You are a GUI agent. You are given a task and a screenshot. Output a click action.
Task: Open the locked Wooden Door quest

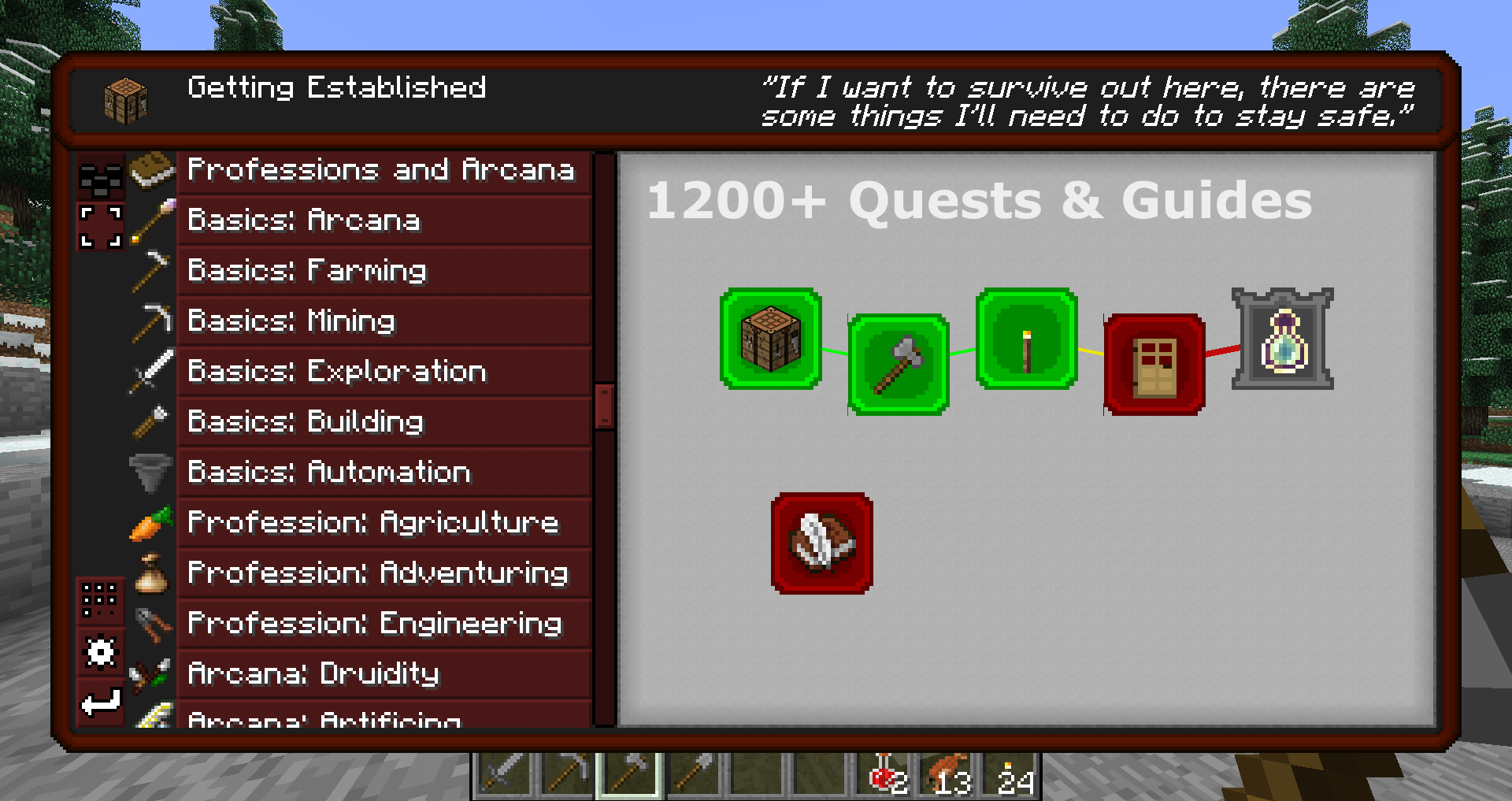[1153, 361]
